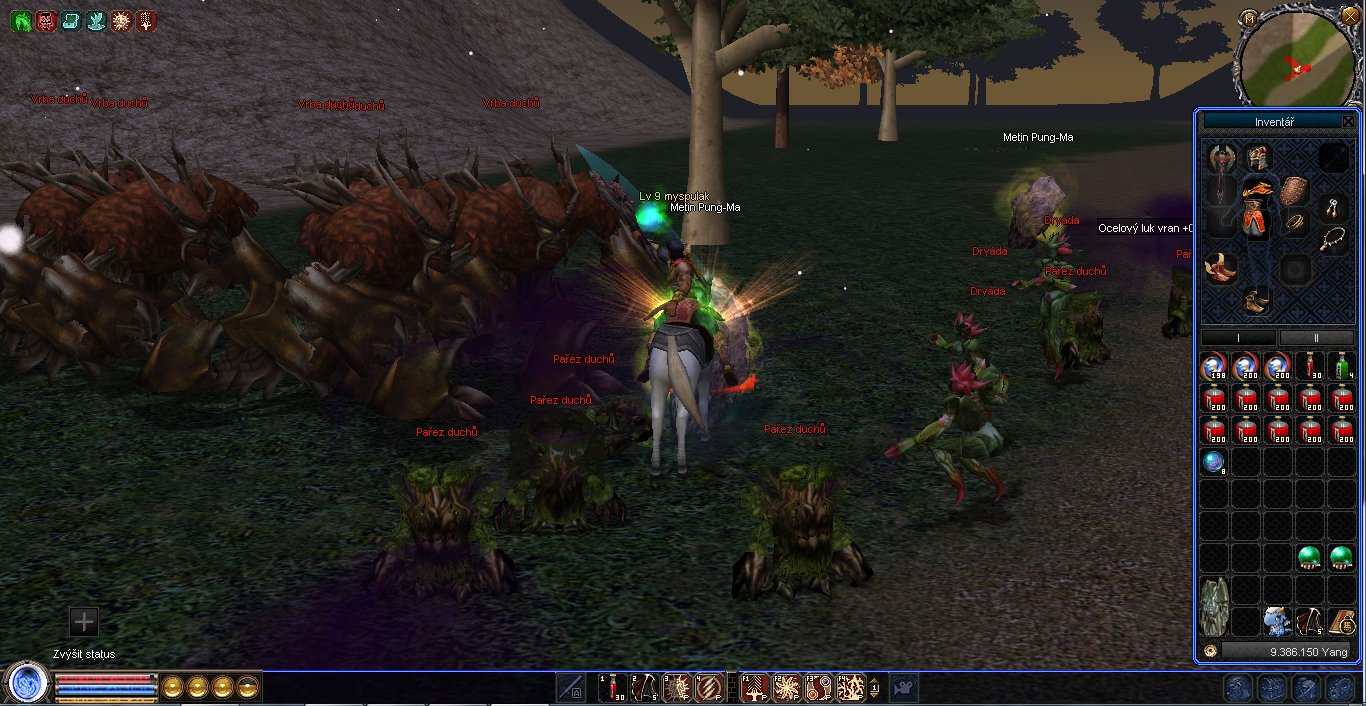Select the equipped shield slot
This screenshot has height=706, width=1366.
point(1294,190)
